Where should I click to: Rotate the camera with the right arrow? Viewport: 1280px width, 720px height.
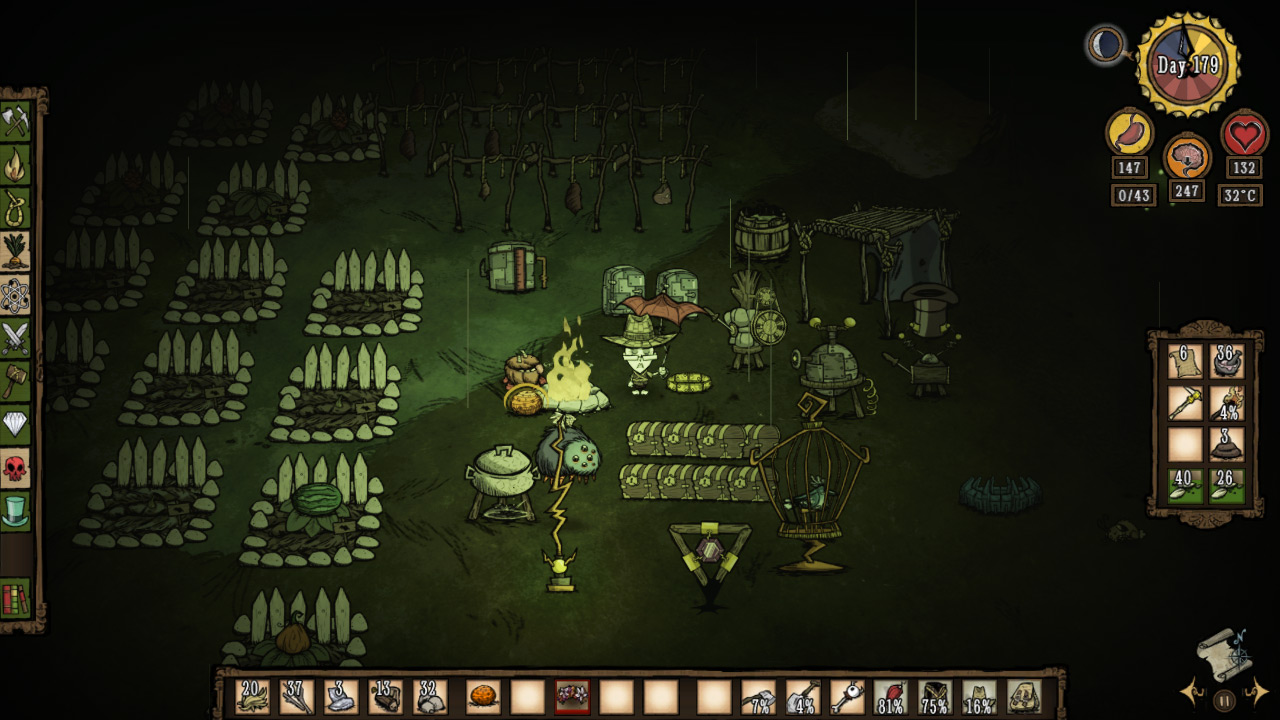click(1258, 692)
